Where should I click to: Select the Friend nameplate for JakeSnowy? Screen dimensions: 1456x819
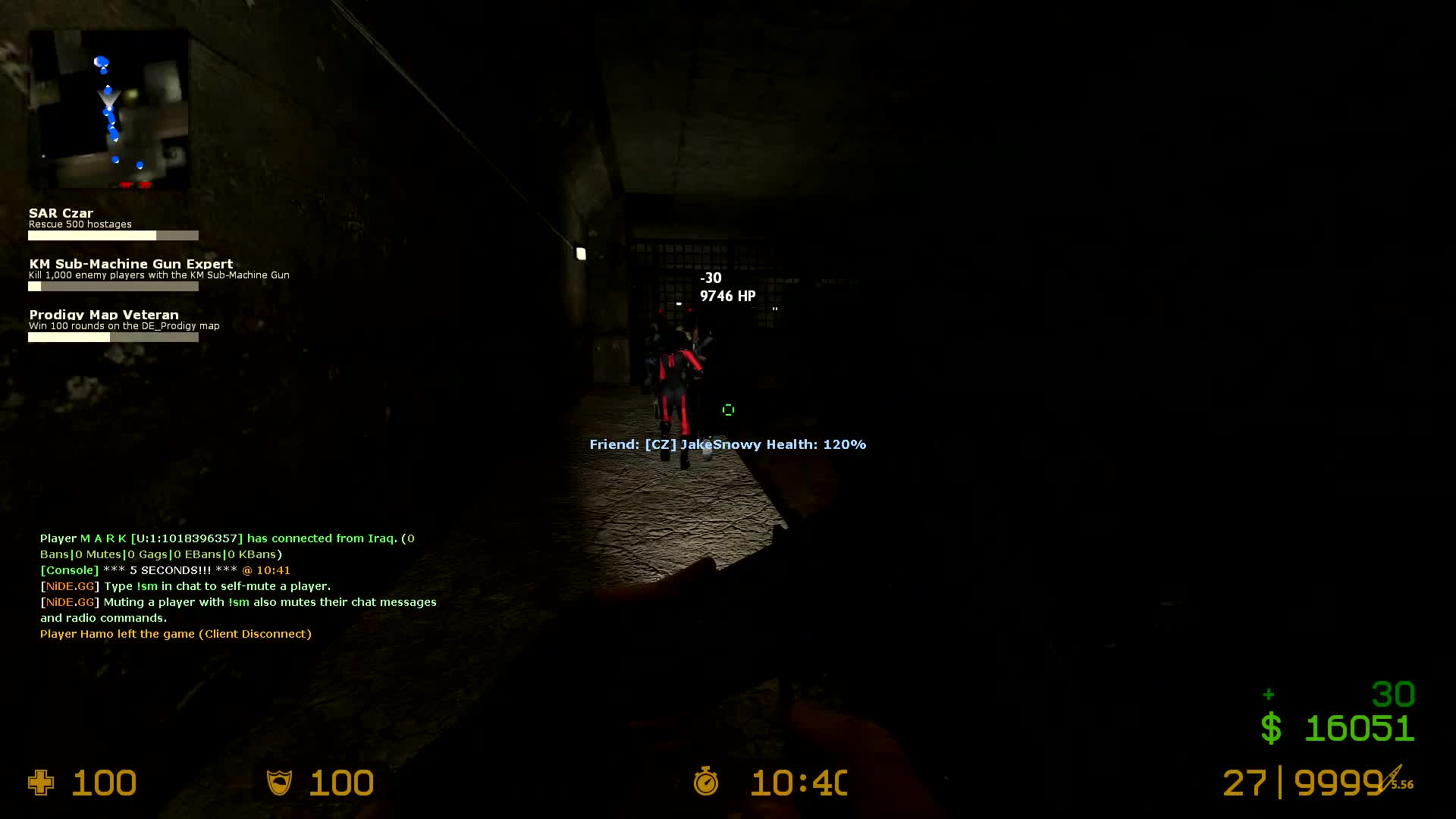pos(727,444)
